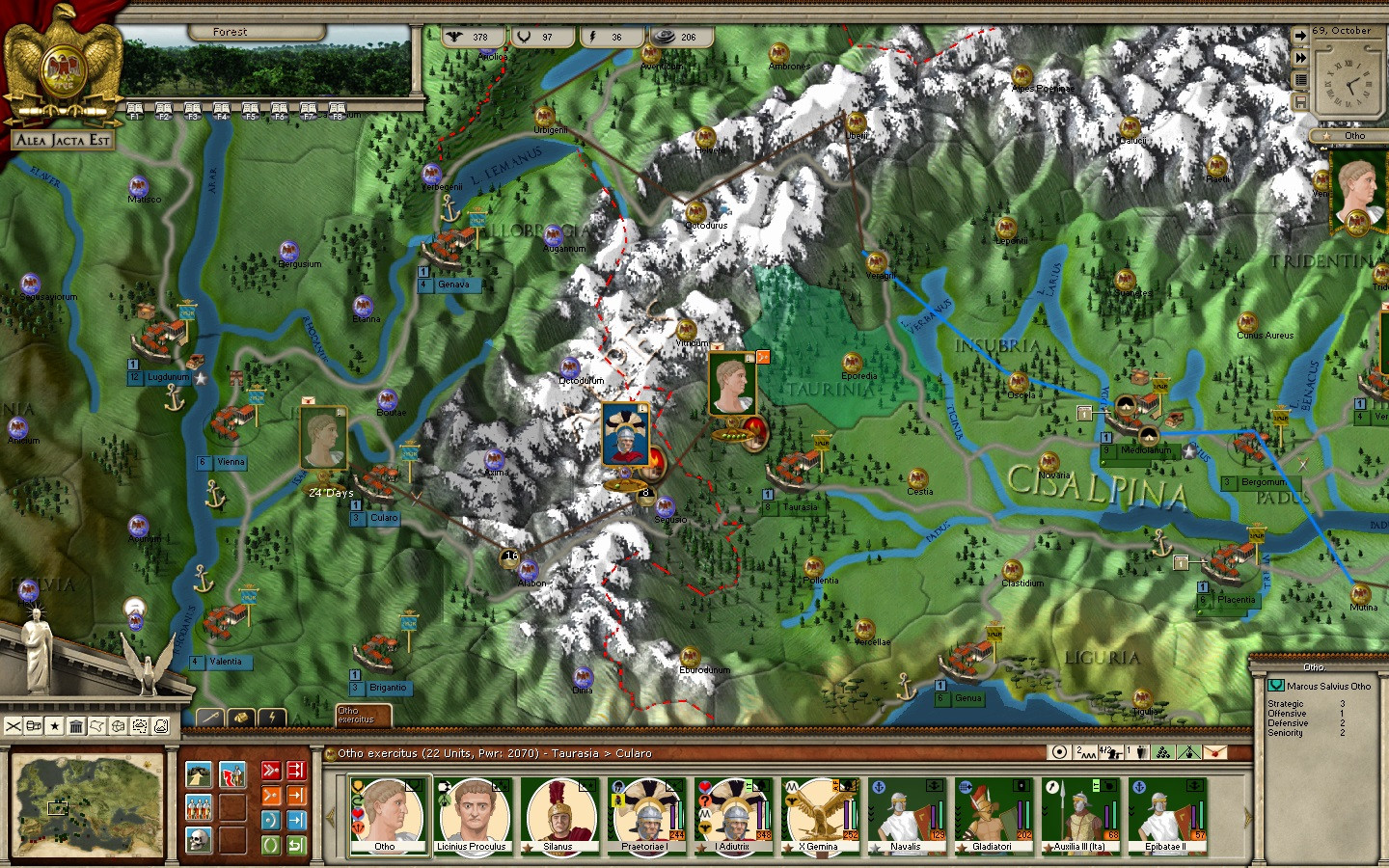Select the Otho exercitus stack tab
Viewport: 1389px width, 868px height.
(x=363, y=715)
